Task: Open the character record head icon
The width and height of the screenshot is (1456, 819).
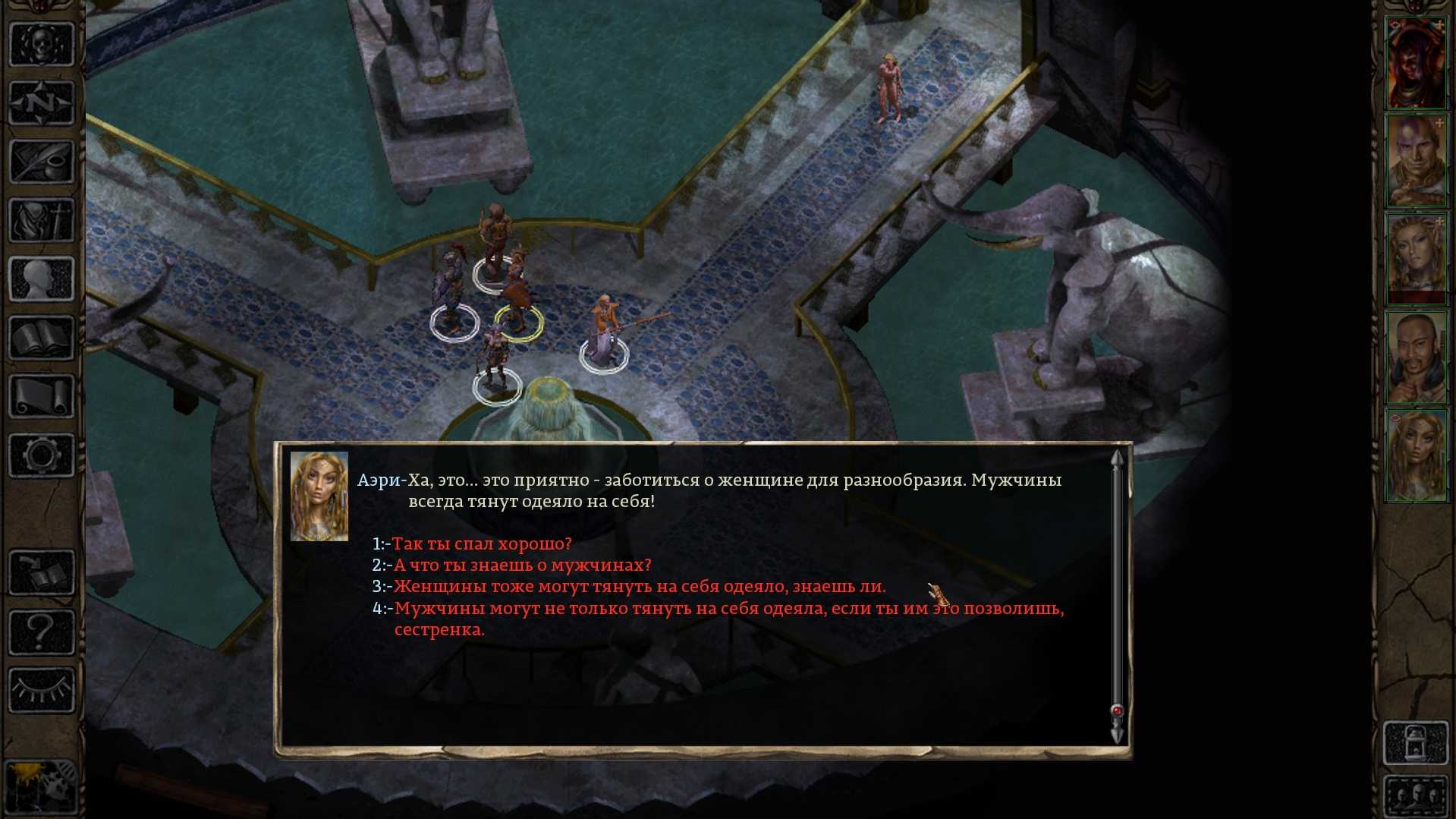Action: (x=41, y=279)
